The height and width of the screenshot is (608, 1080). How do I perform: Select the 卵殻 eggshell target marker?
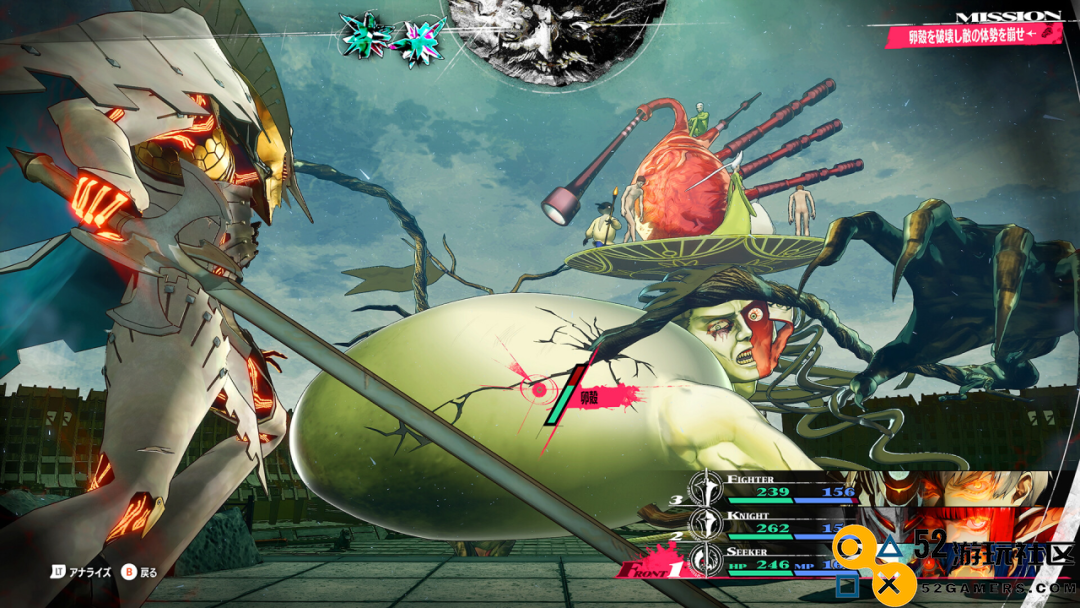pyautogui.click(x=540, y=388)
